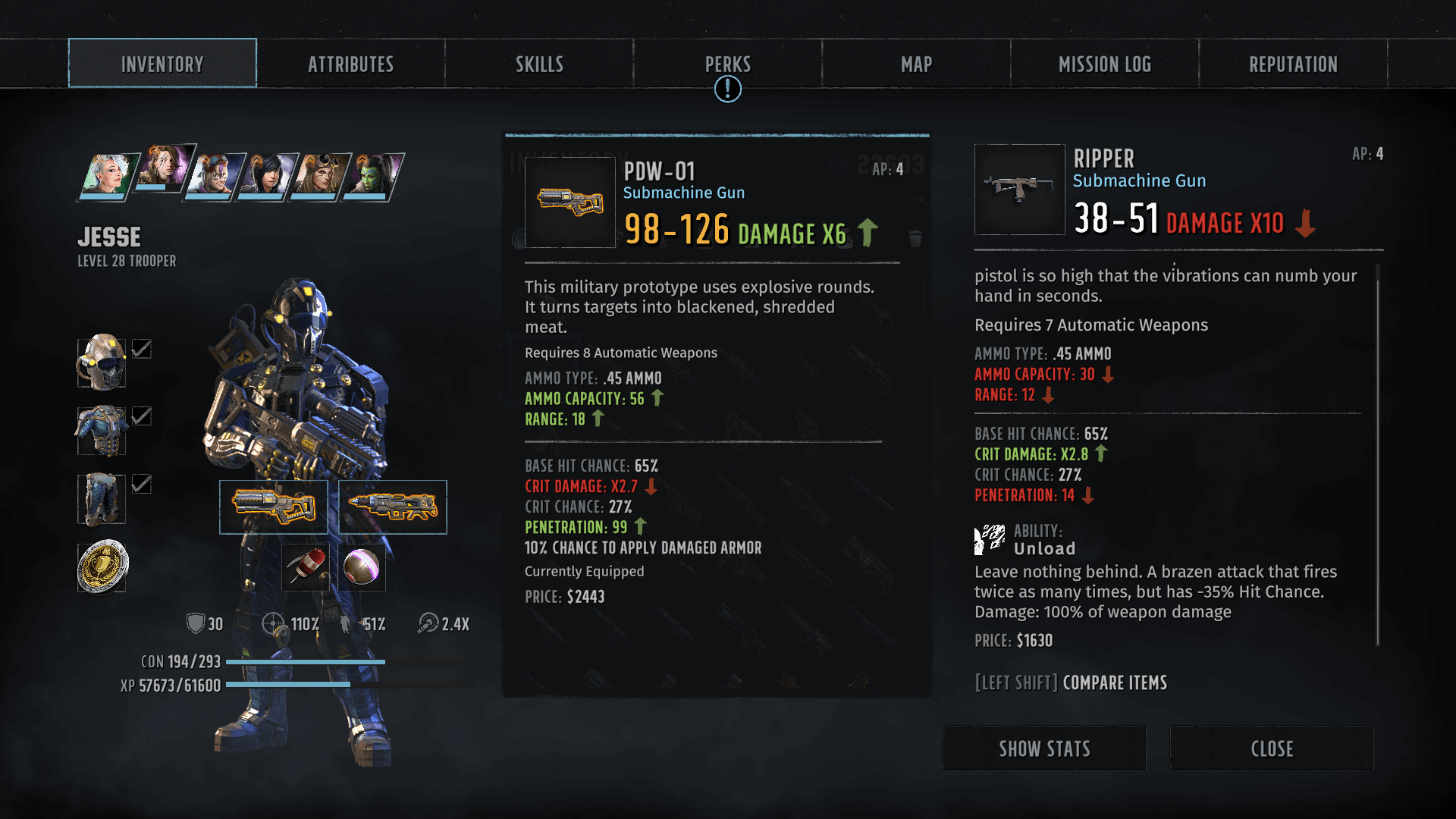
Task: Choose the goggles-wearing squad member portrait
Action: tap(319, 176)
